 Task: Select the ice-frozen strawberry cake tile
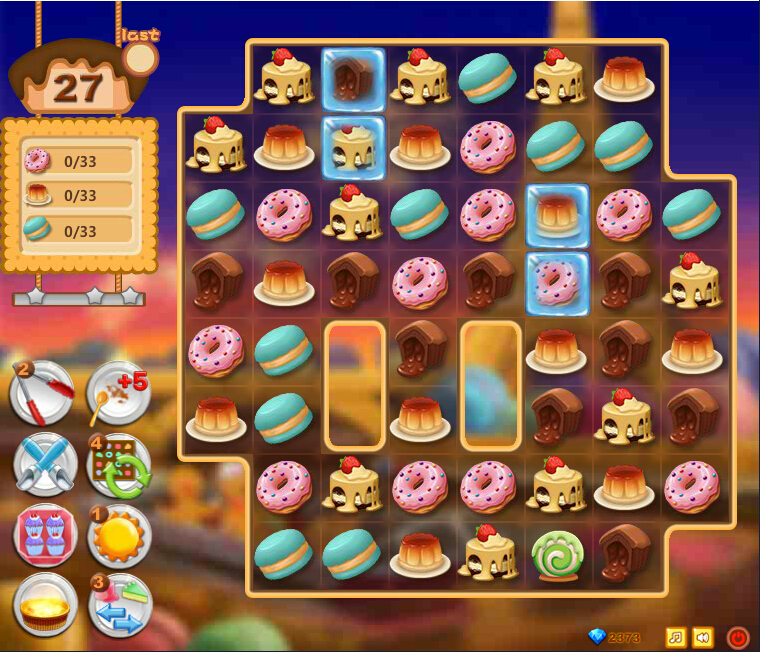(353, 147)
